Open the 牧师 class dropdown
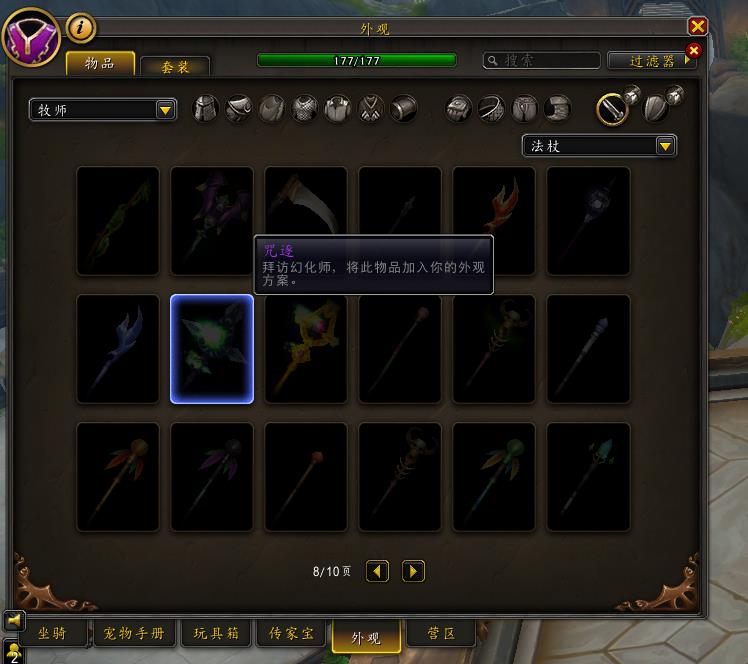748x664 pixels. [x=103, y=110]
